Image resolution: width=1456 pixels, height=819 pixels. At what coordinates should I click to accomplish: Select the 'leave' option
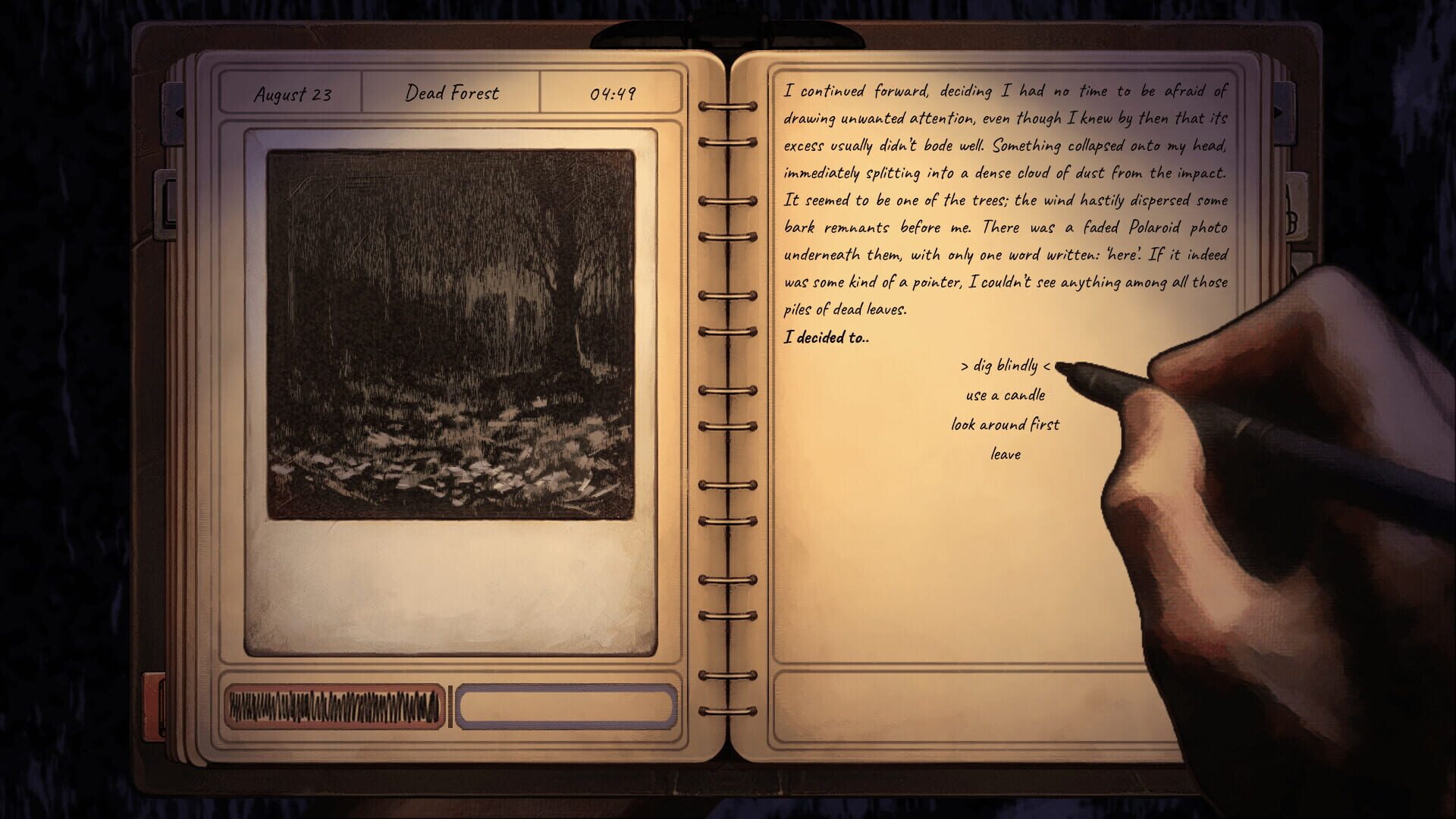1006,454
